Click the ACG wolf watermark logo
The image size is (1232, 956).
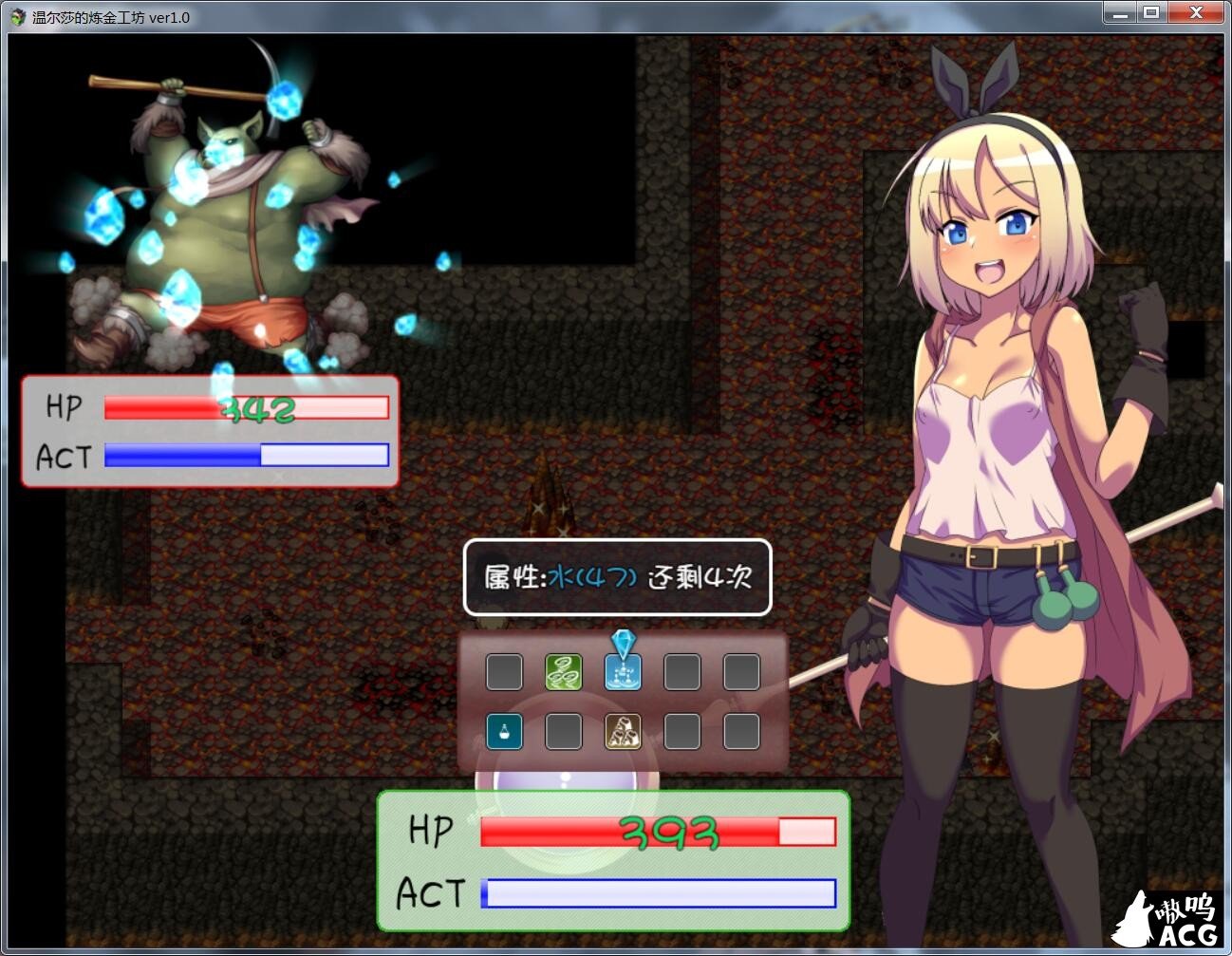click(x=1170, y=916)
